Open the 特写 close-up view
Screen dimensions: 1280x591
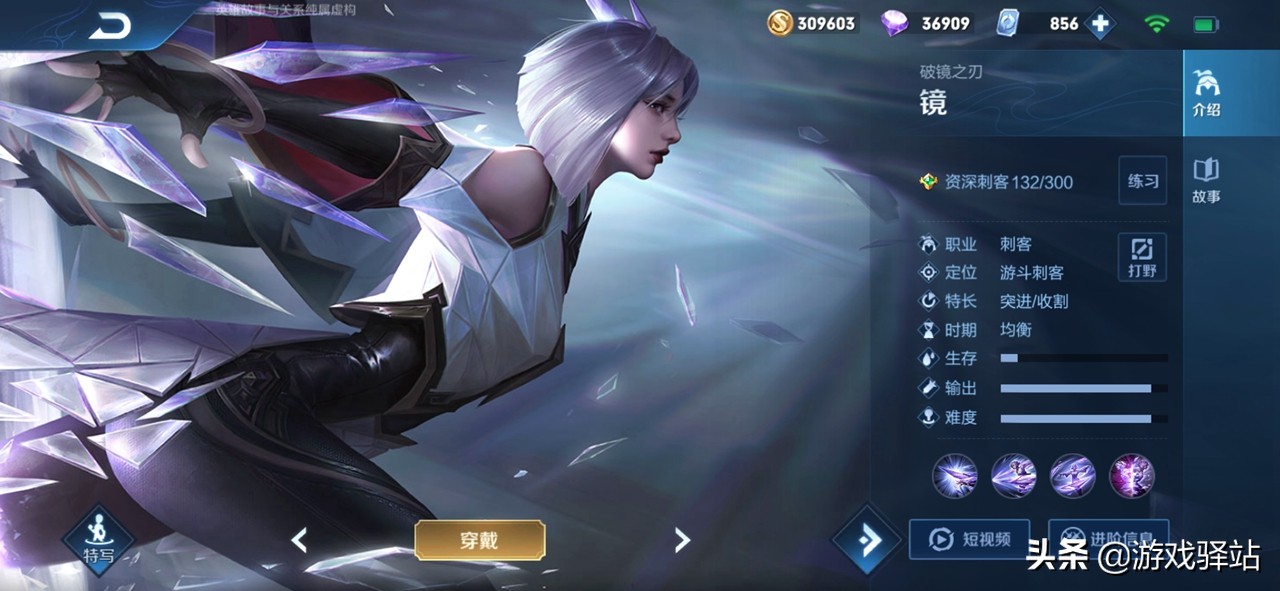98,540
